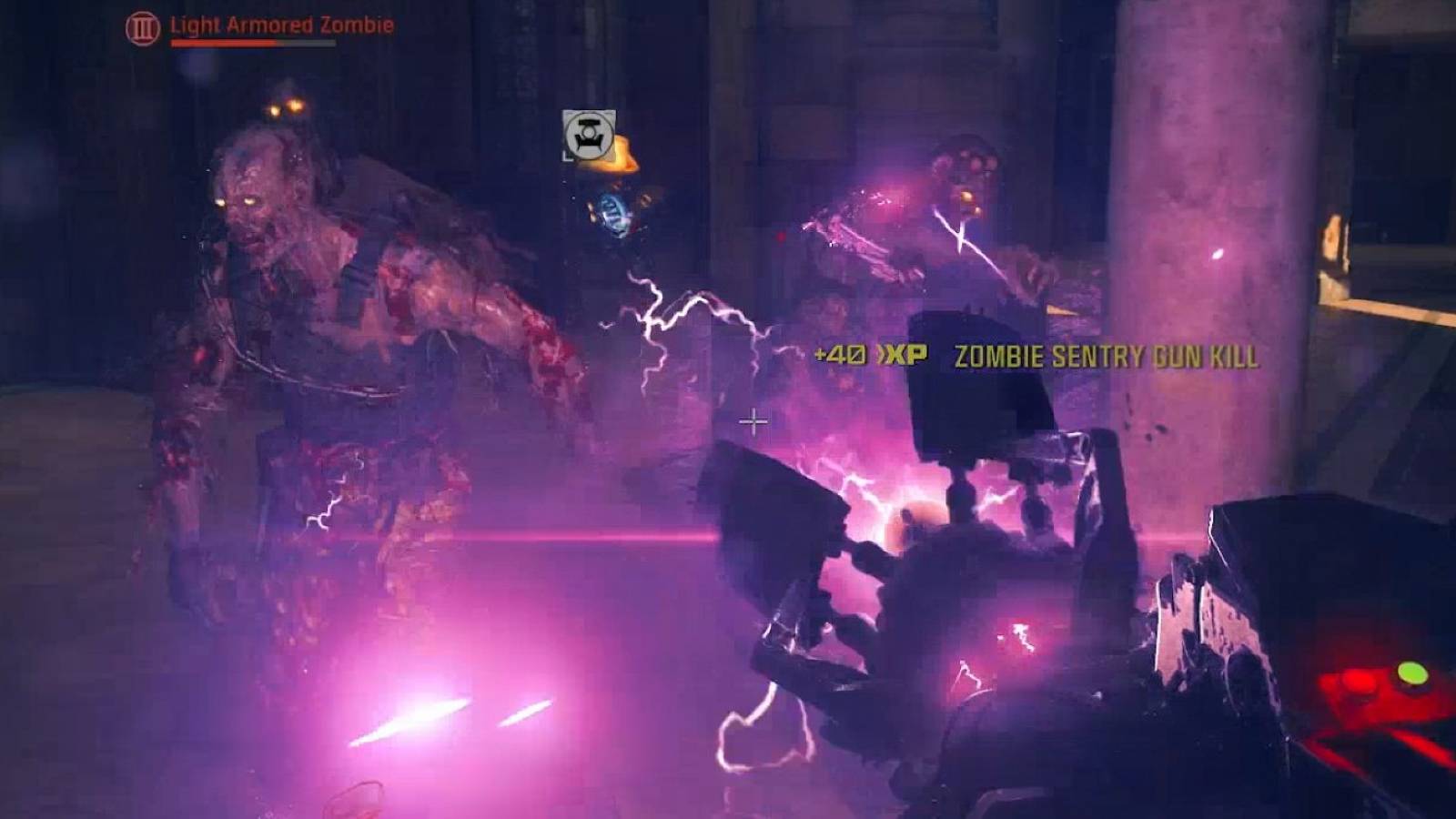Click the center crosshair reticle
The height and width of the screenshot is (819, 1456).
pyautogui.click(x=753, y=421)
